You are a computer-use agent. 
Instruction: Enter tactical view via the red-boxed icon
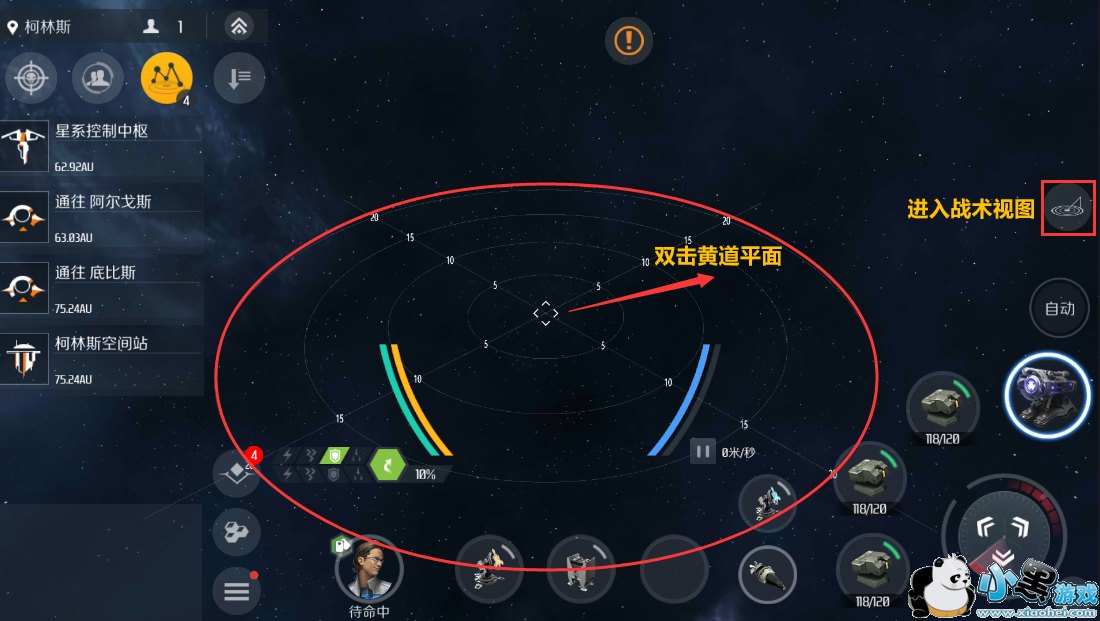pyautogui.click(x=1067, y=208)
